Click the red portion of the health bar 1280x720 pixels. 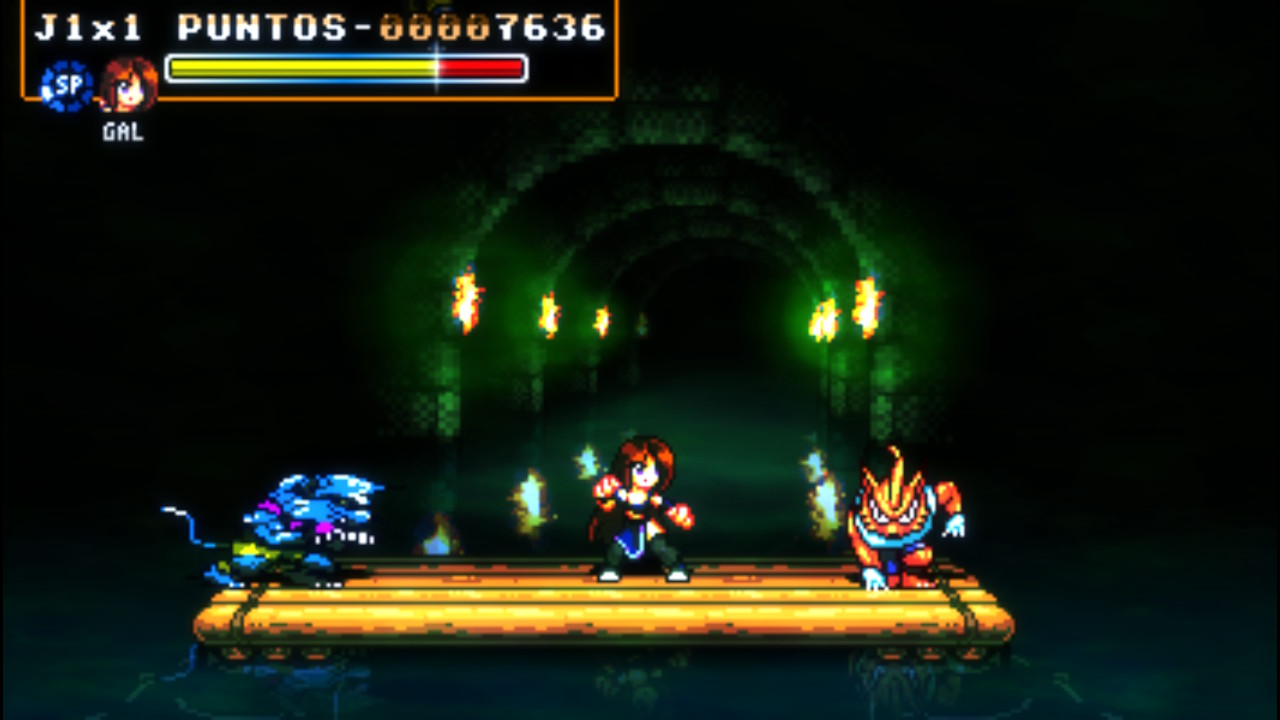point(480,66)
